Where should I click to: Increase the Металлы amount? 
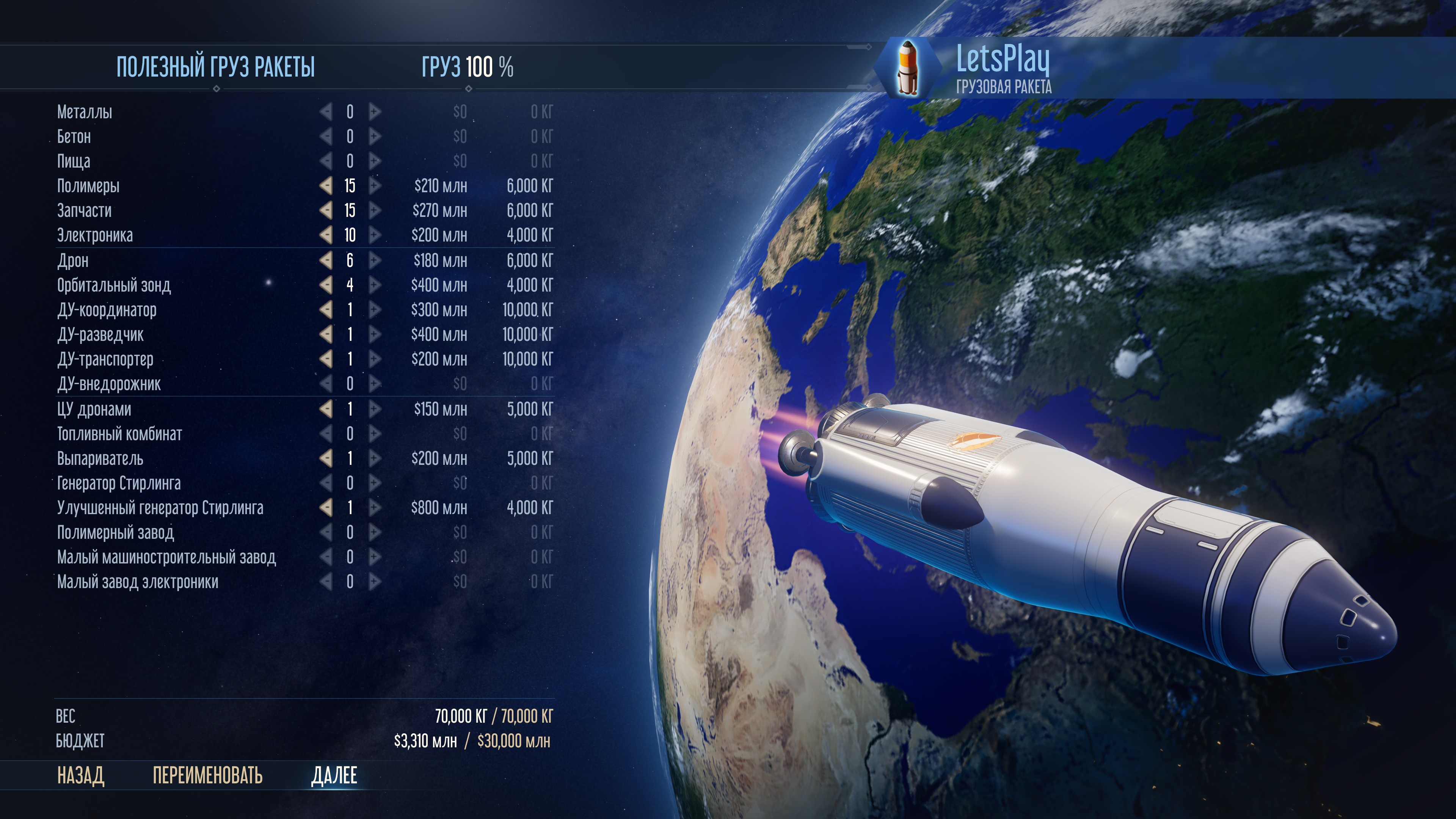coord(374,112)
